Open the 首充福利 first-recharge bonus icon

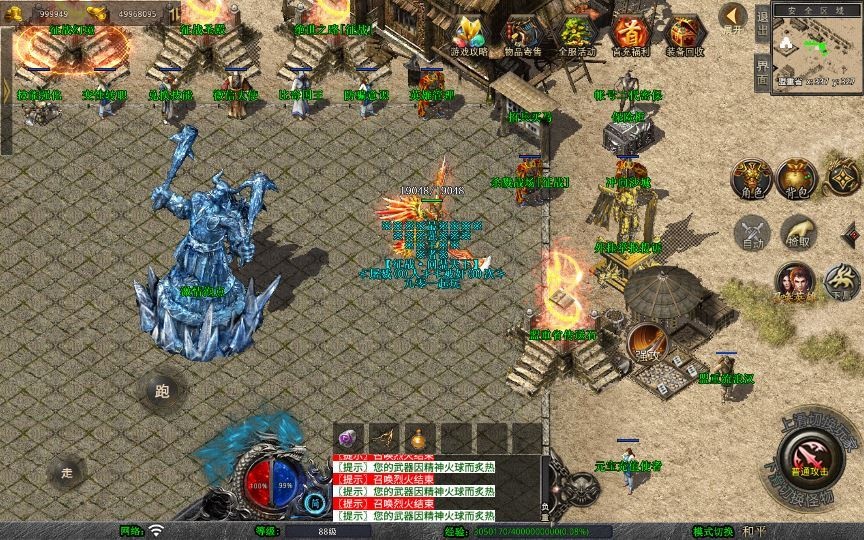click(x=630, y=33)
